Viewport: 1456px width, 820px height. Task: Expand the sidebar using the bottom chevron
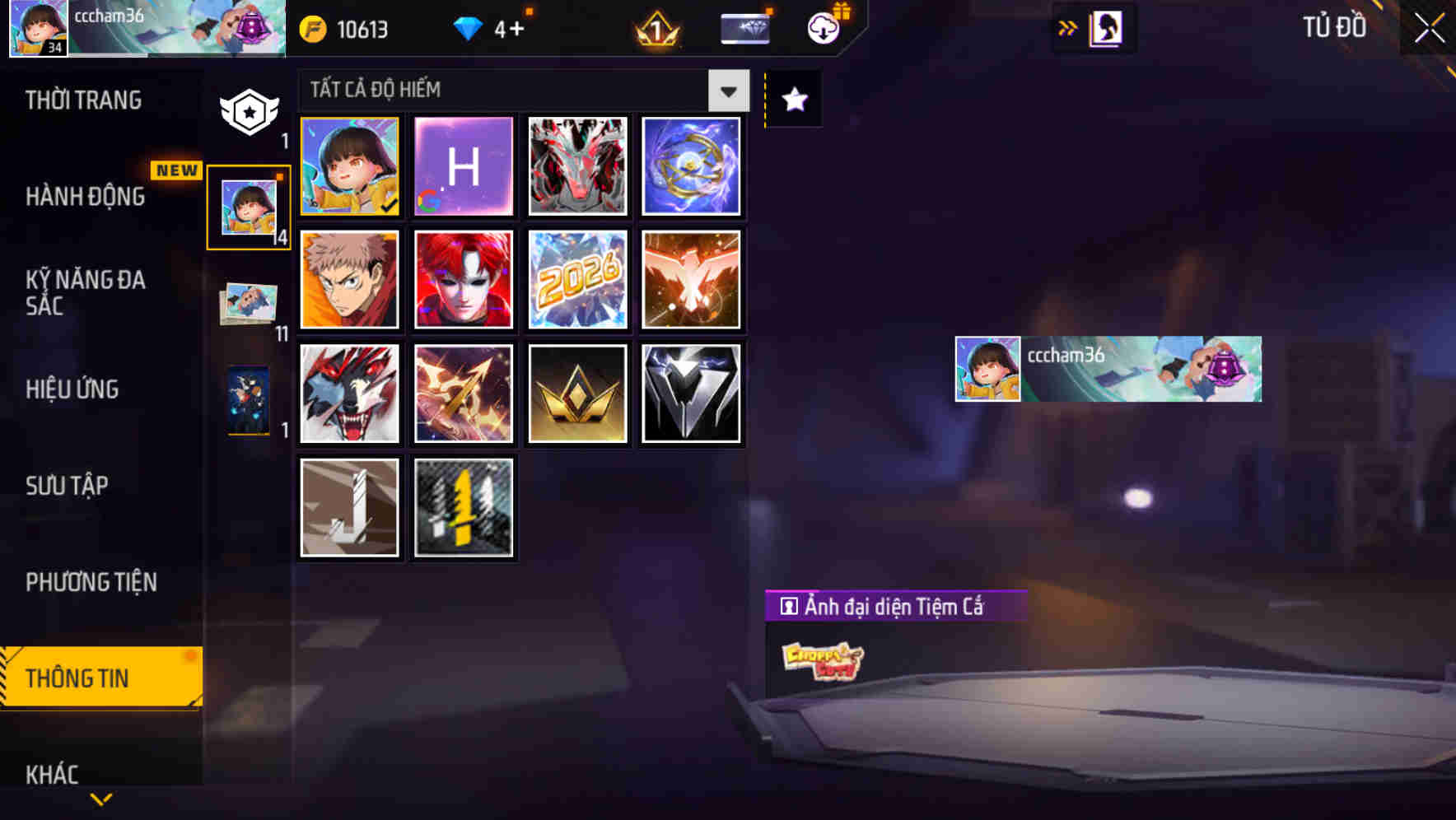click(101, 797)
